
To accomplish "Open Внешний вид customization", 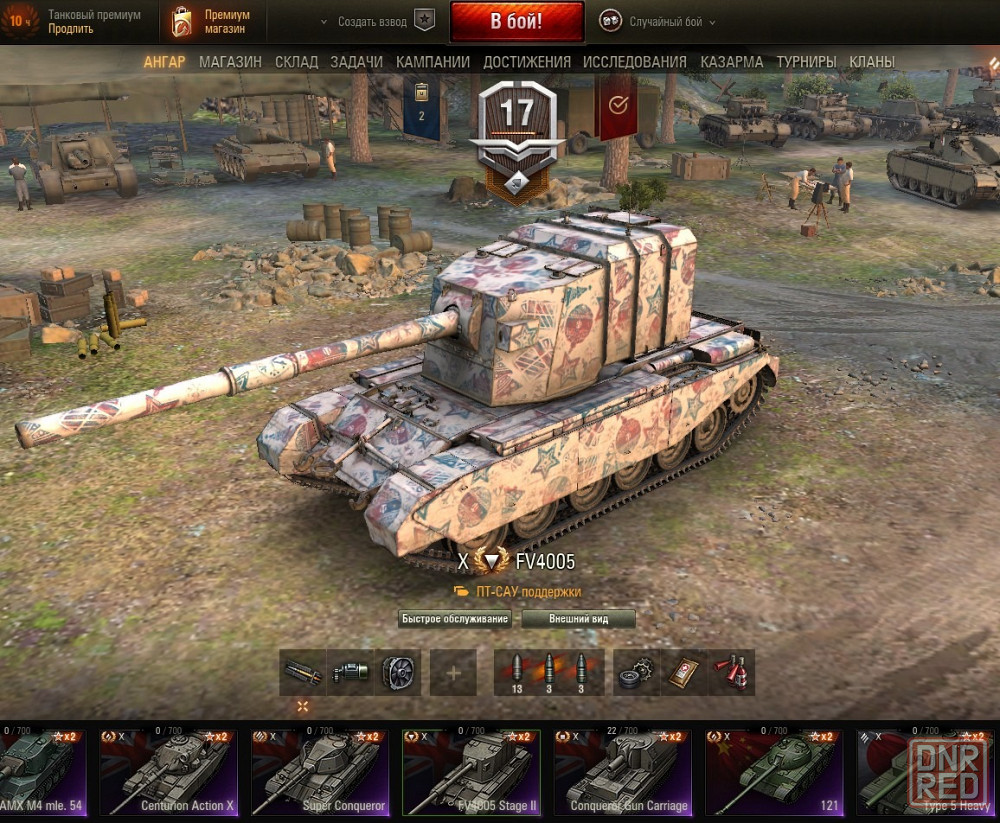I will (x=578, y=619).
